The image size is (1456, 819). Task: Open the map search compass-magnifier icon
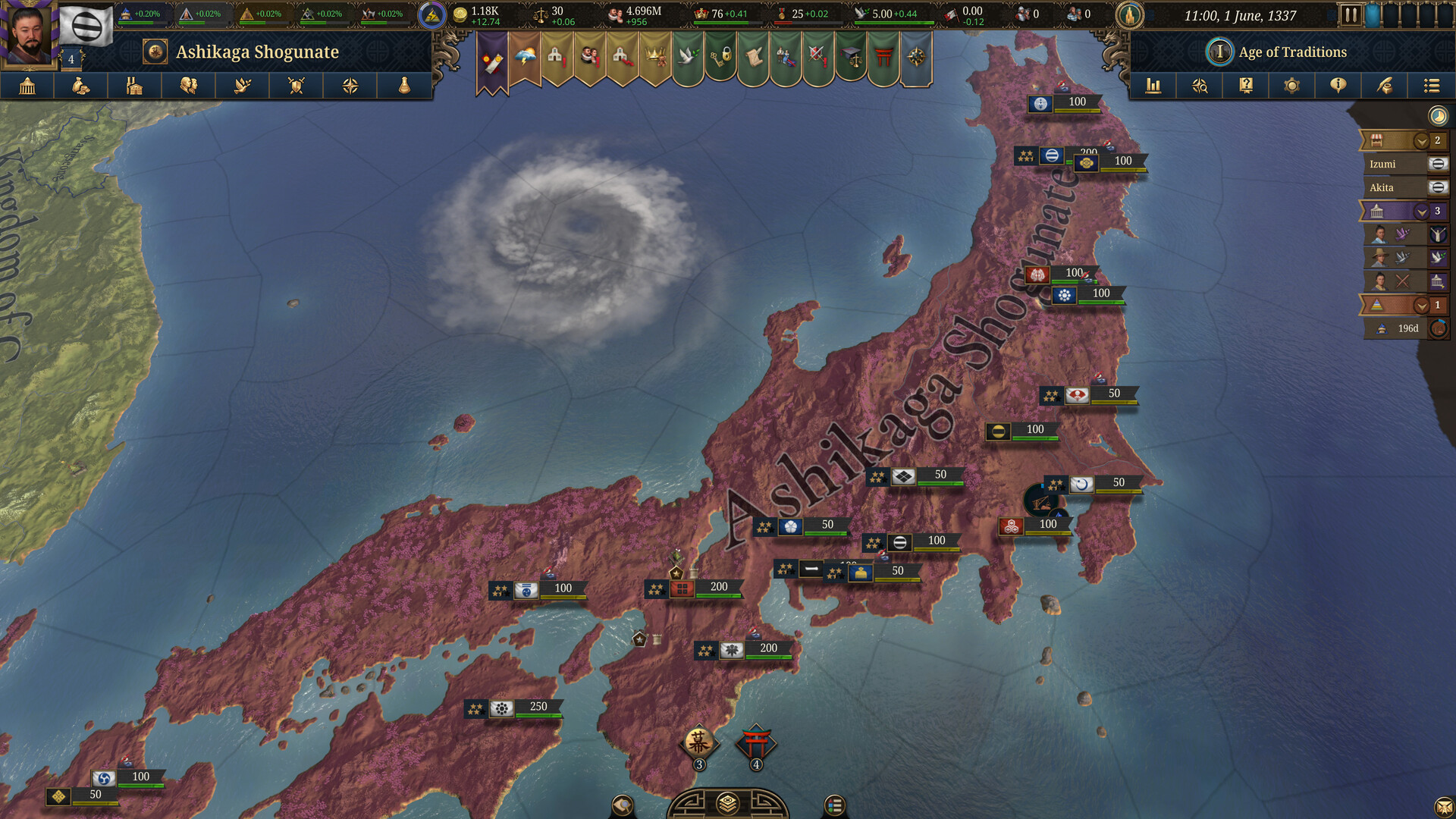(x=1199, y=86)
